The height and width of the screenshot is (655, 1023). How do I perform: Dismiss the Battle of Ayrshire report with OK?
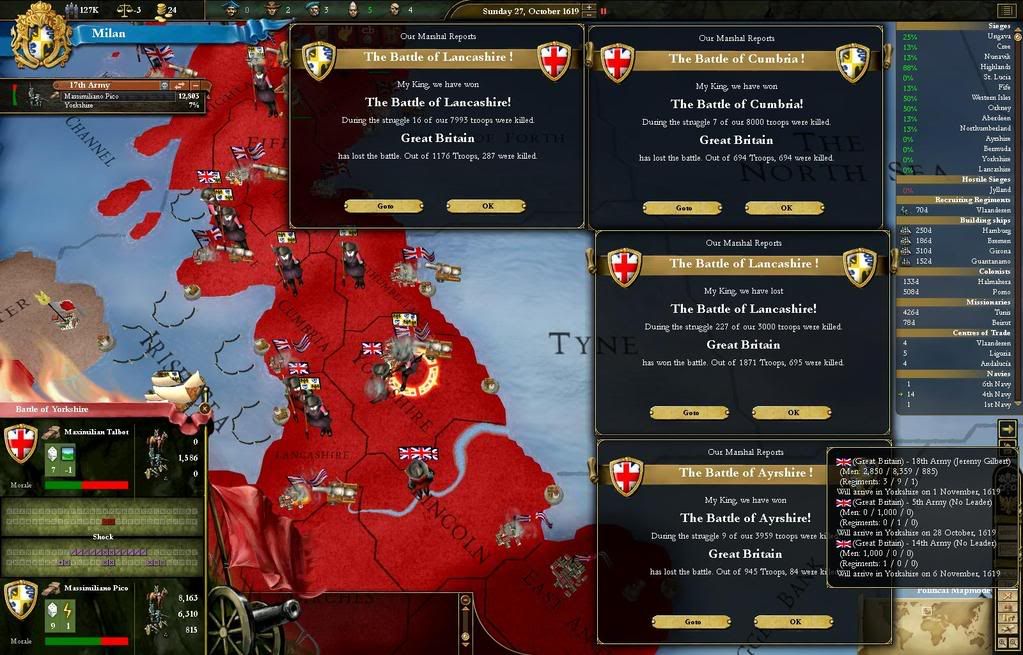(794, 622)
